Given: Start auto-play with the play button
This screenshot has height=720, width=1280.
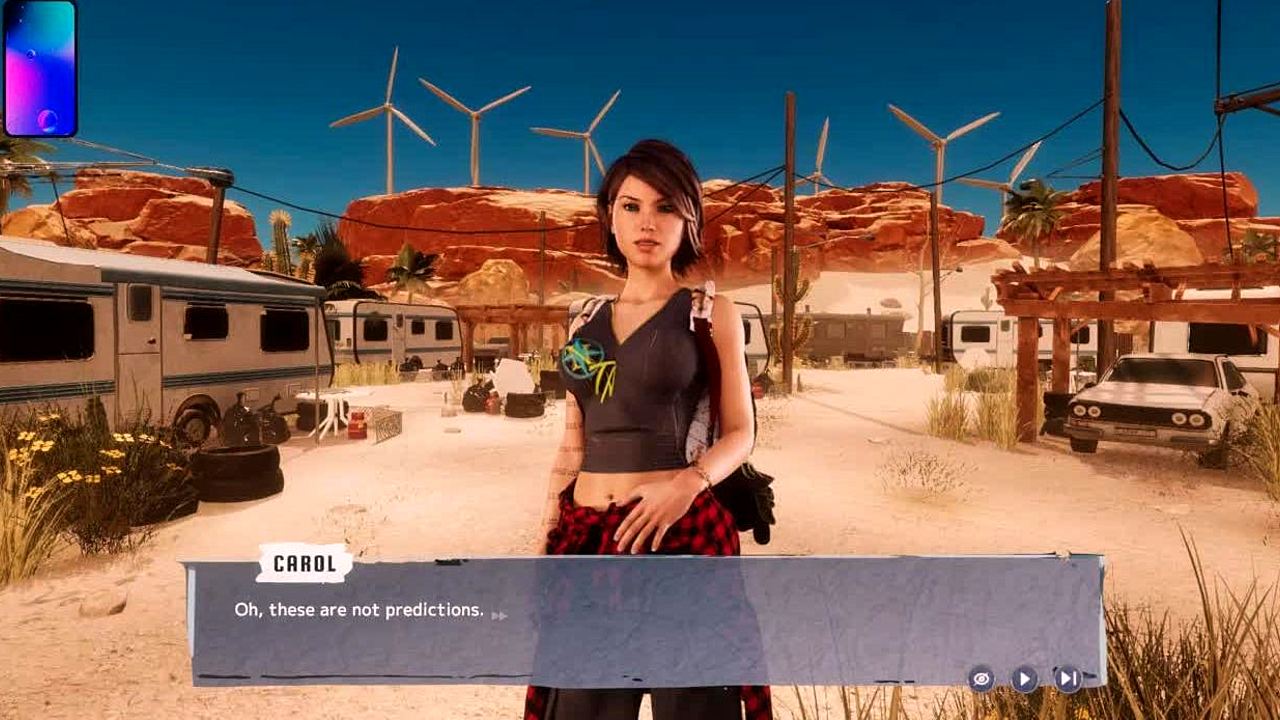Looking at the screenshot, I should coord(1024,679).
